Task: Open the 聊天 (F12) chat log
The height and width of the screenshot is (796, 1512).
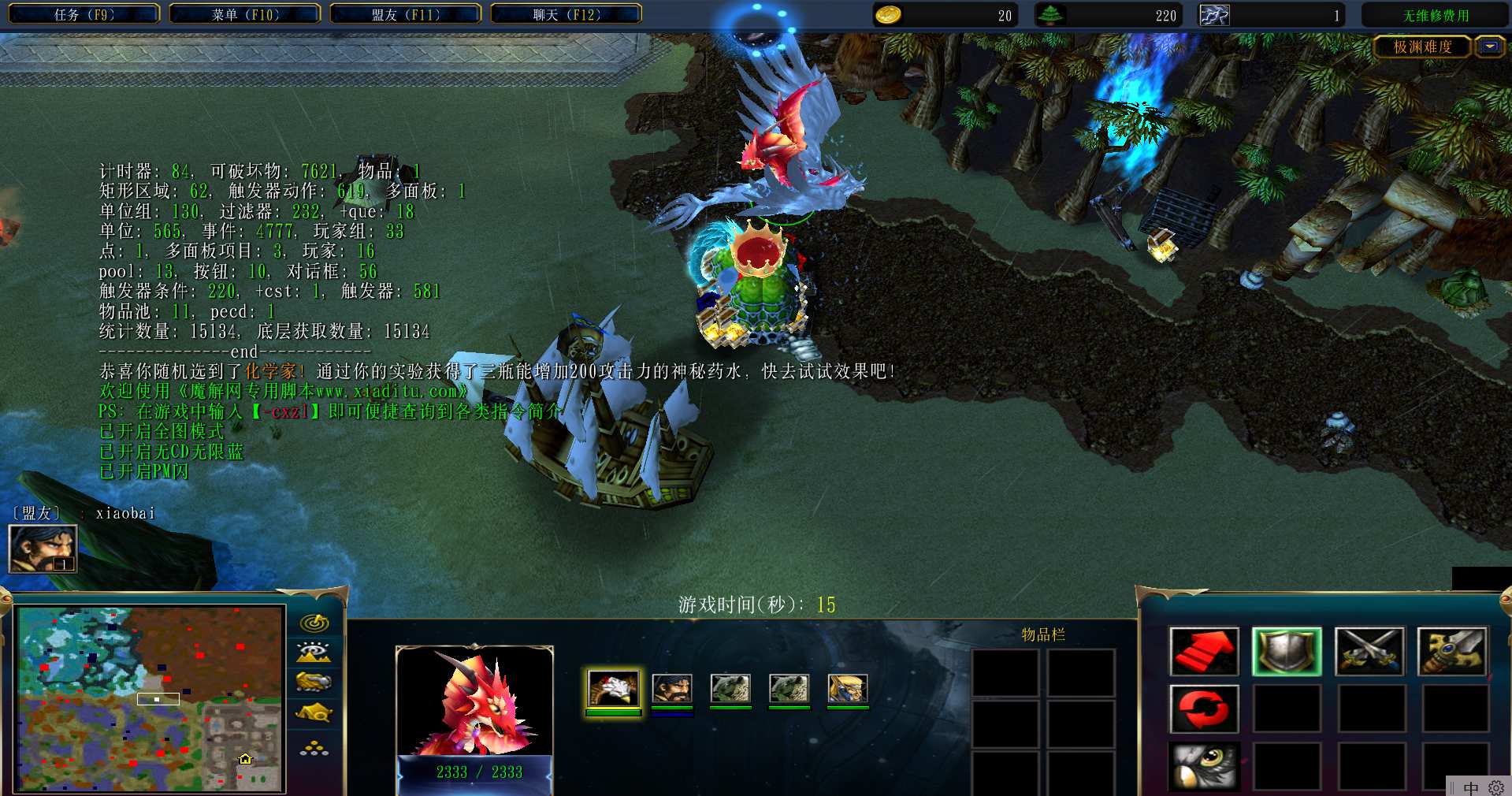Action: [567, 14]
